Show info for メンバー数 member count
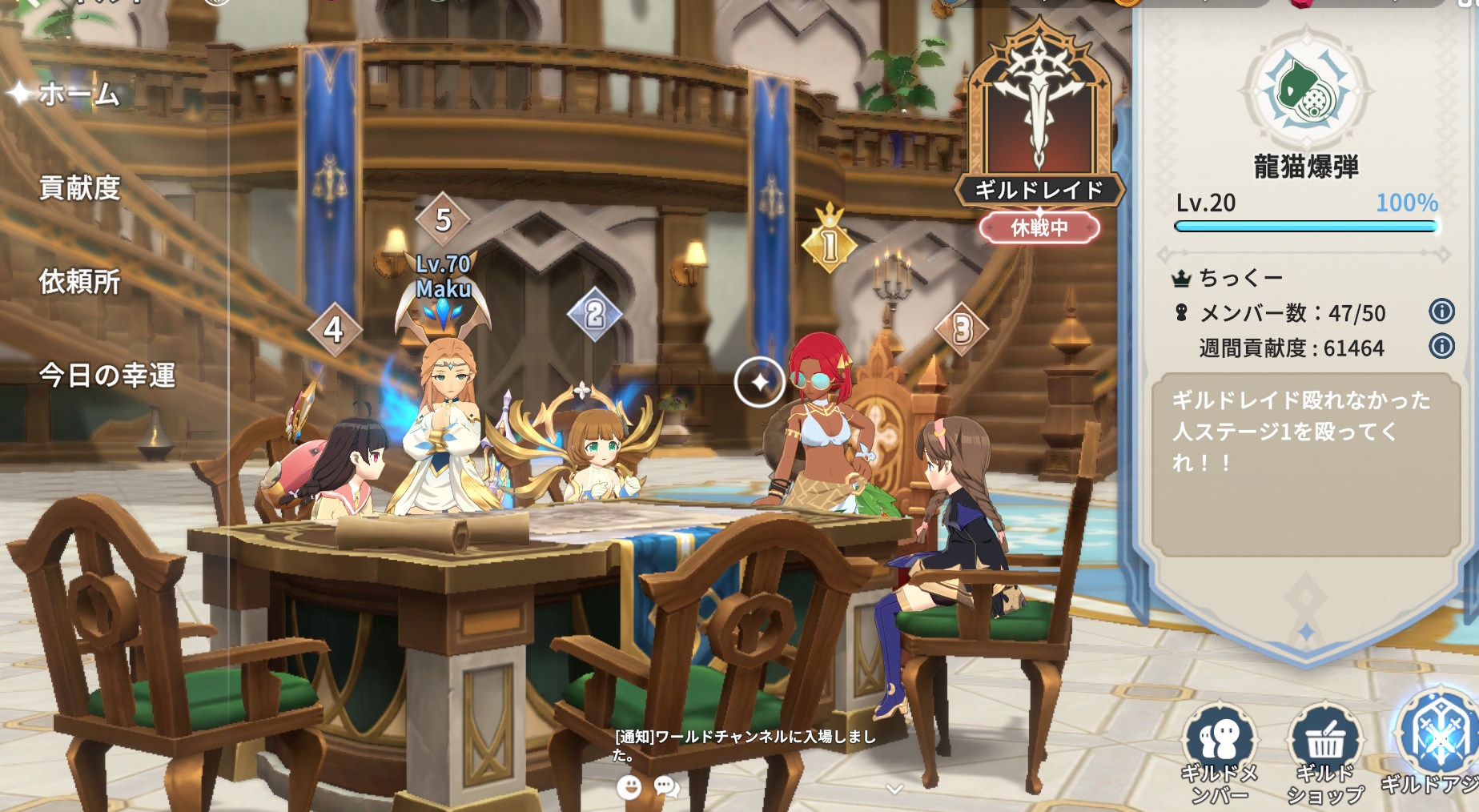The width and height of the screenshot is (1479, 812). 1441,312
